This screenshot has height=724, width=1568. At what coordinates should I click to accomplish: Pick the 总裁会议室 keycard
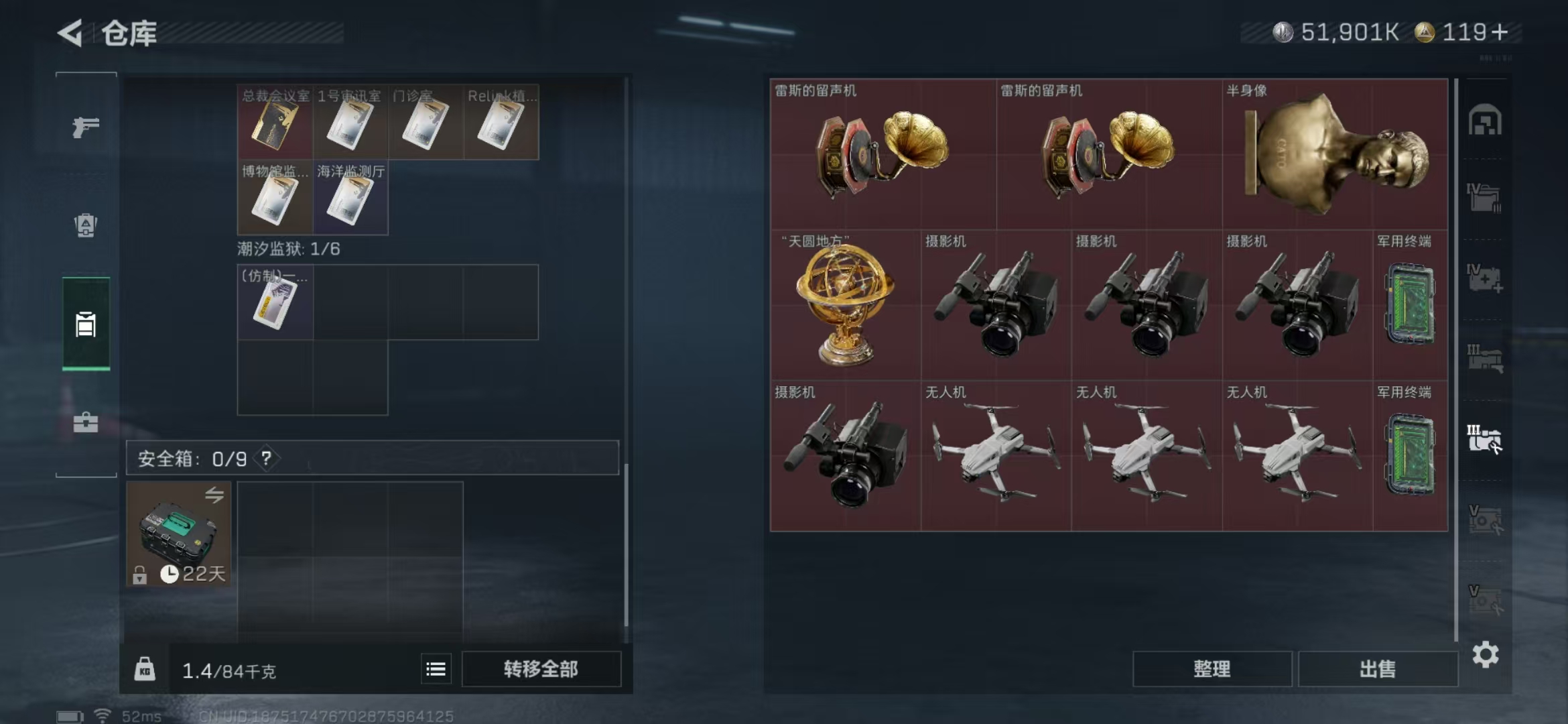[x=275, y=123]
